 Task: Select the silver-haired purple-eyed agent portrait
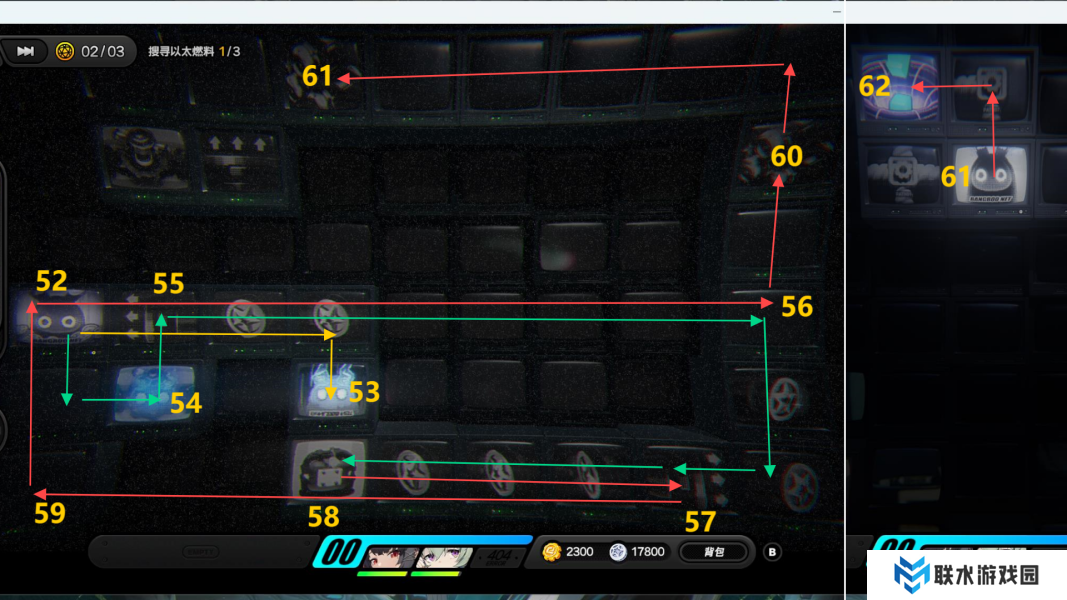[440, 556]
